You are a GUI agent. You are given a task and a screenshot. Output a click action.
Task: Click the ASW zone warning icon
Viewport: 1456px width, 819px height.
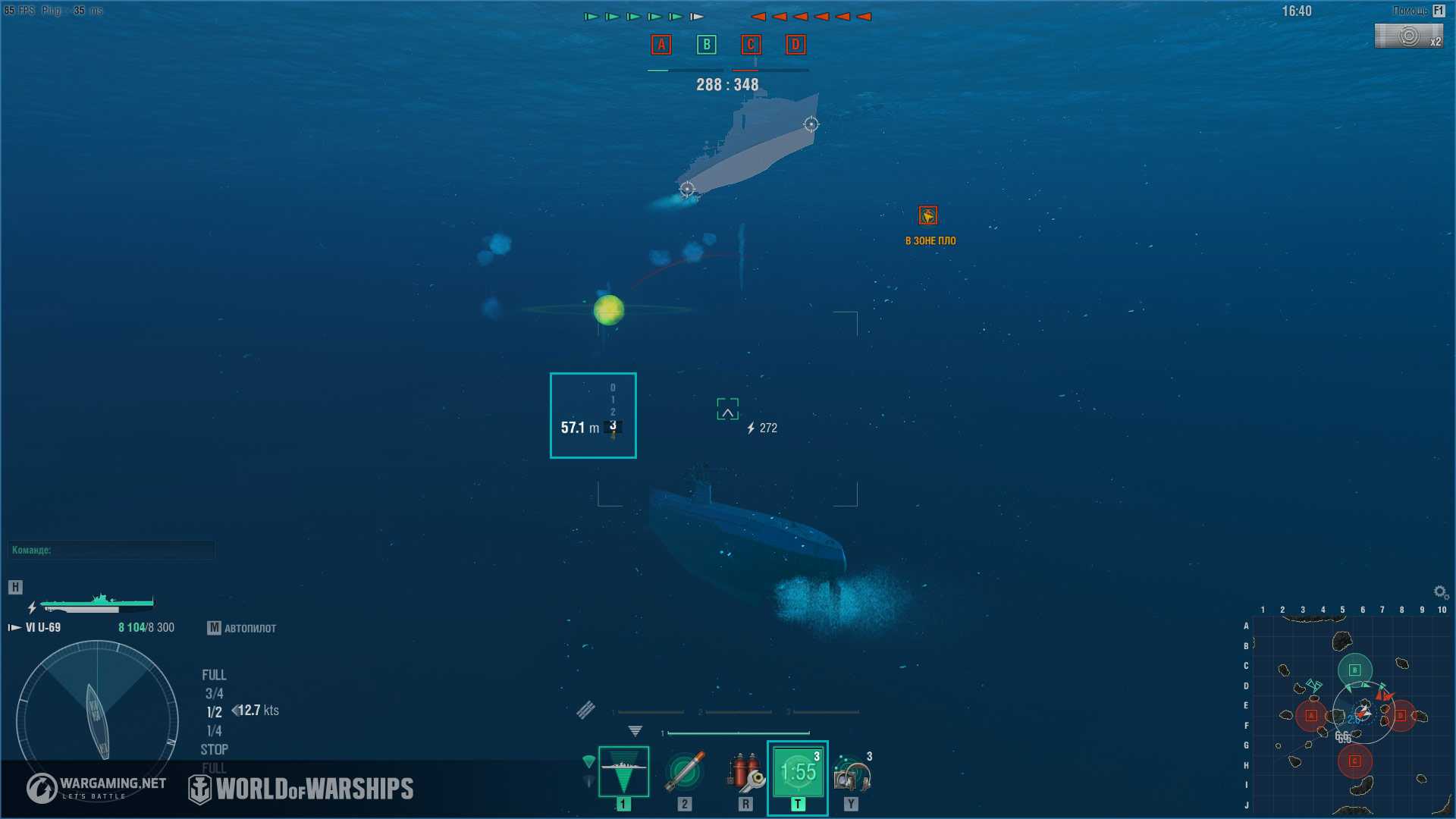coord(928,216)
